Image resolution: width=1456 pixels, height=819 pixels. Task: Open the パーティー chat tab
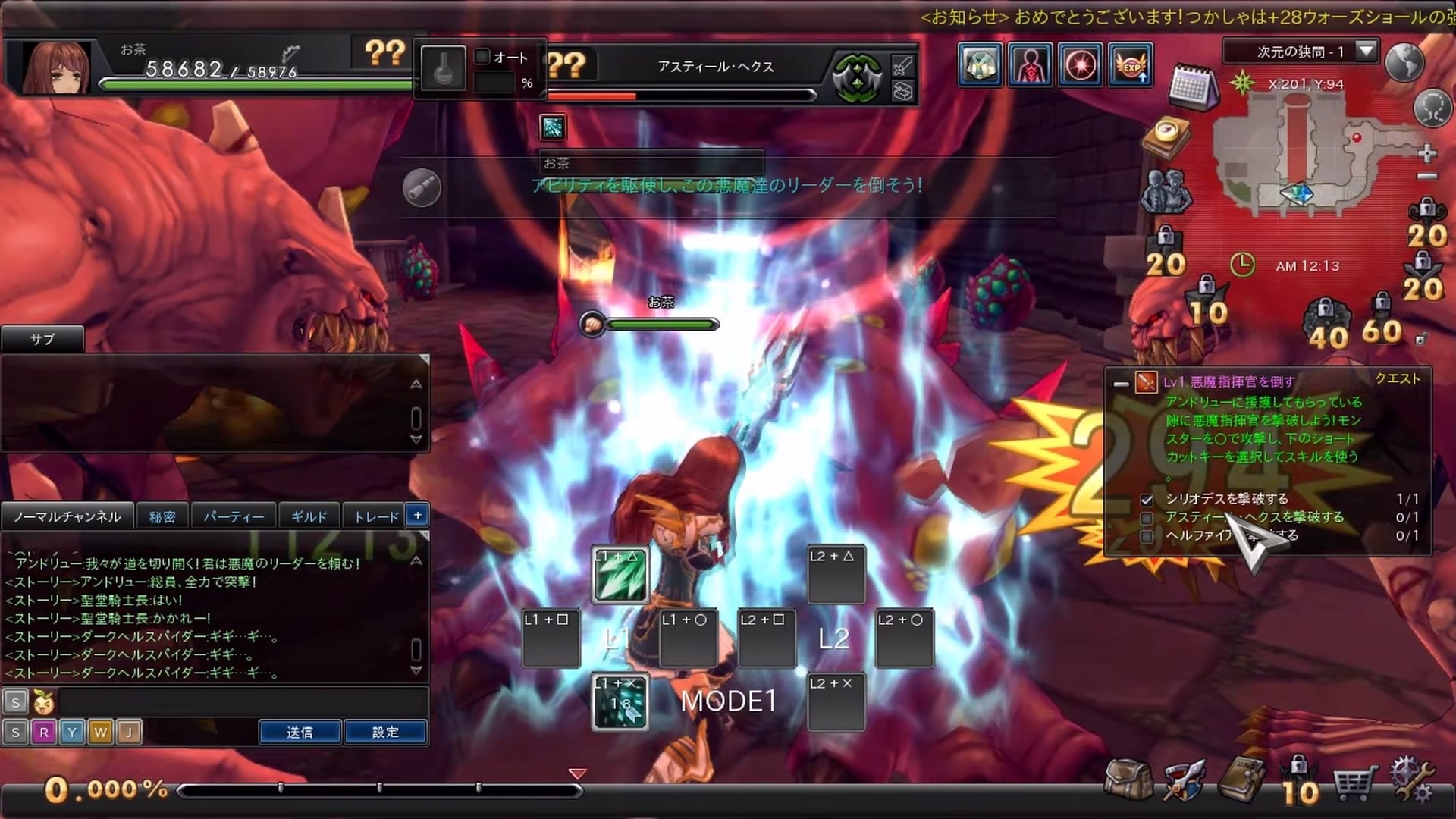tap(234, 516)
